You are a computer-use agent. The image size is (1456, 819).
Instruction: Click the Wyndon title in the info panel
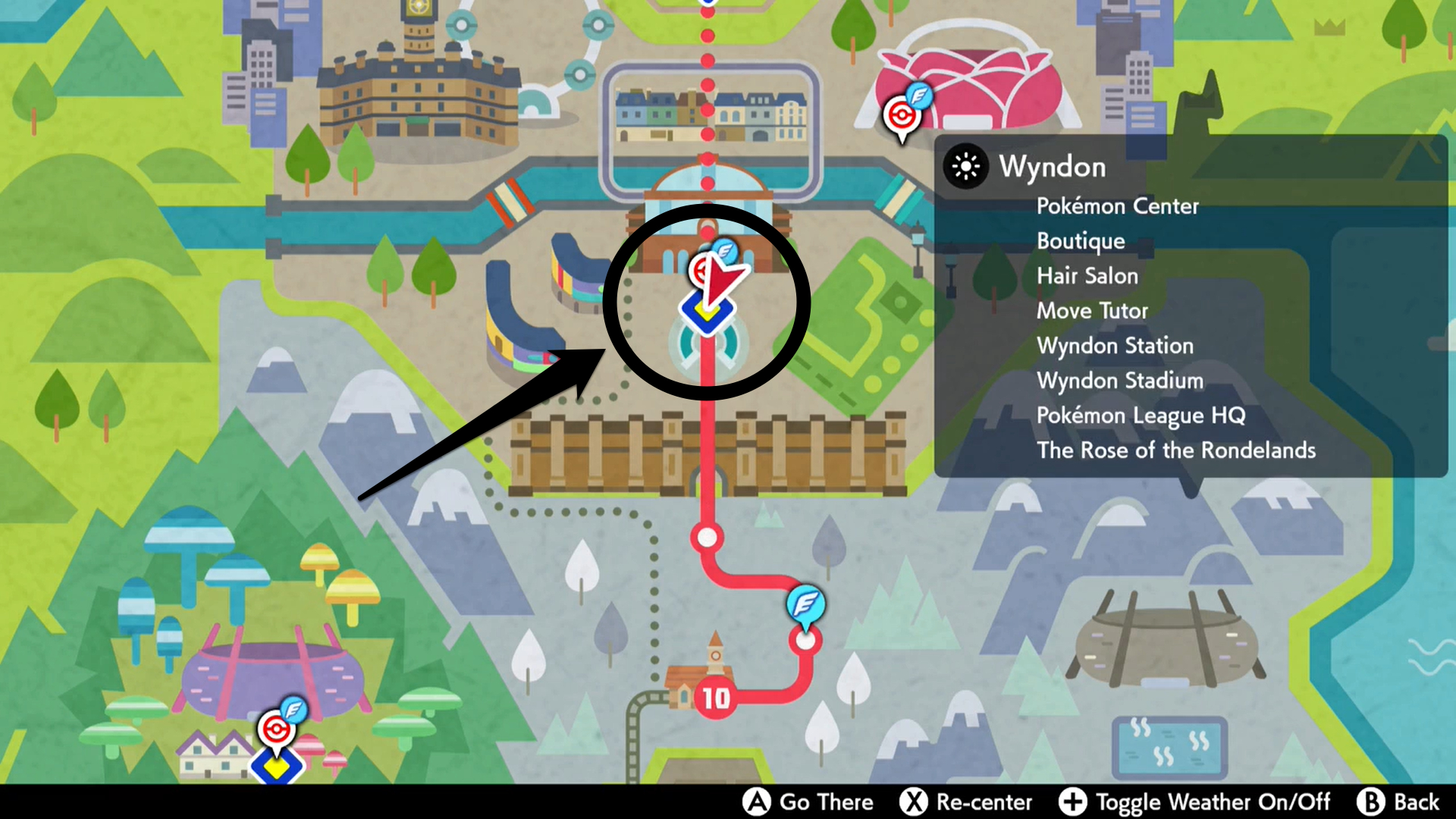point(1052,167)
